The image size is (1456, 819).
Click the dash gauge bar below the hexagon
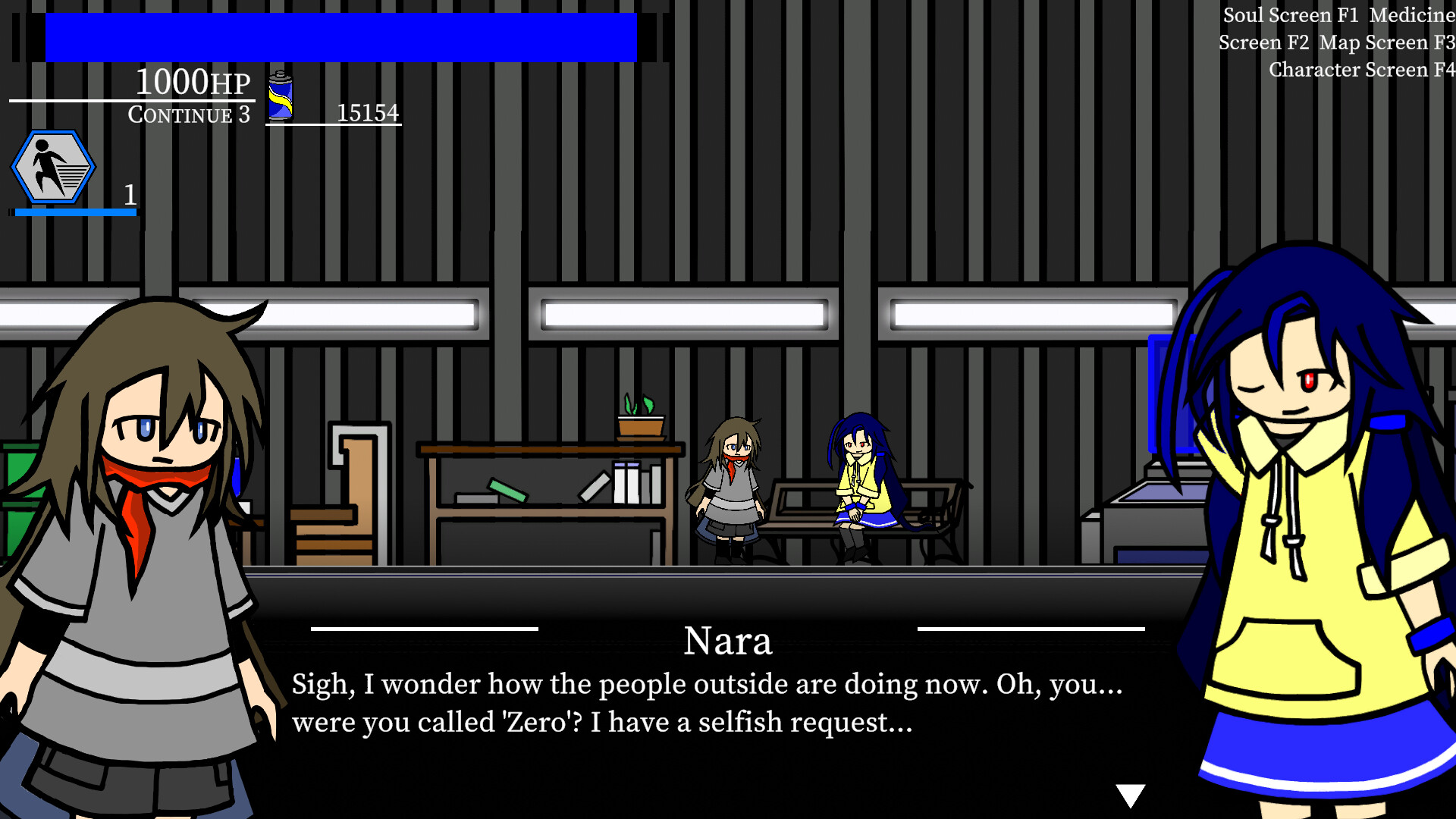(74, 214)
